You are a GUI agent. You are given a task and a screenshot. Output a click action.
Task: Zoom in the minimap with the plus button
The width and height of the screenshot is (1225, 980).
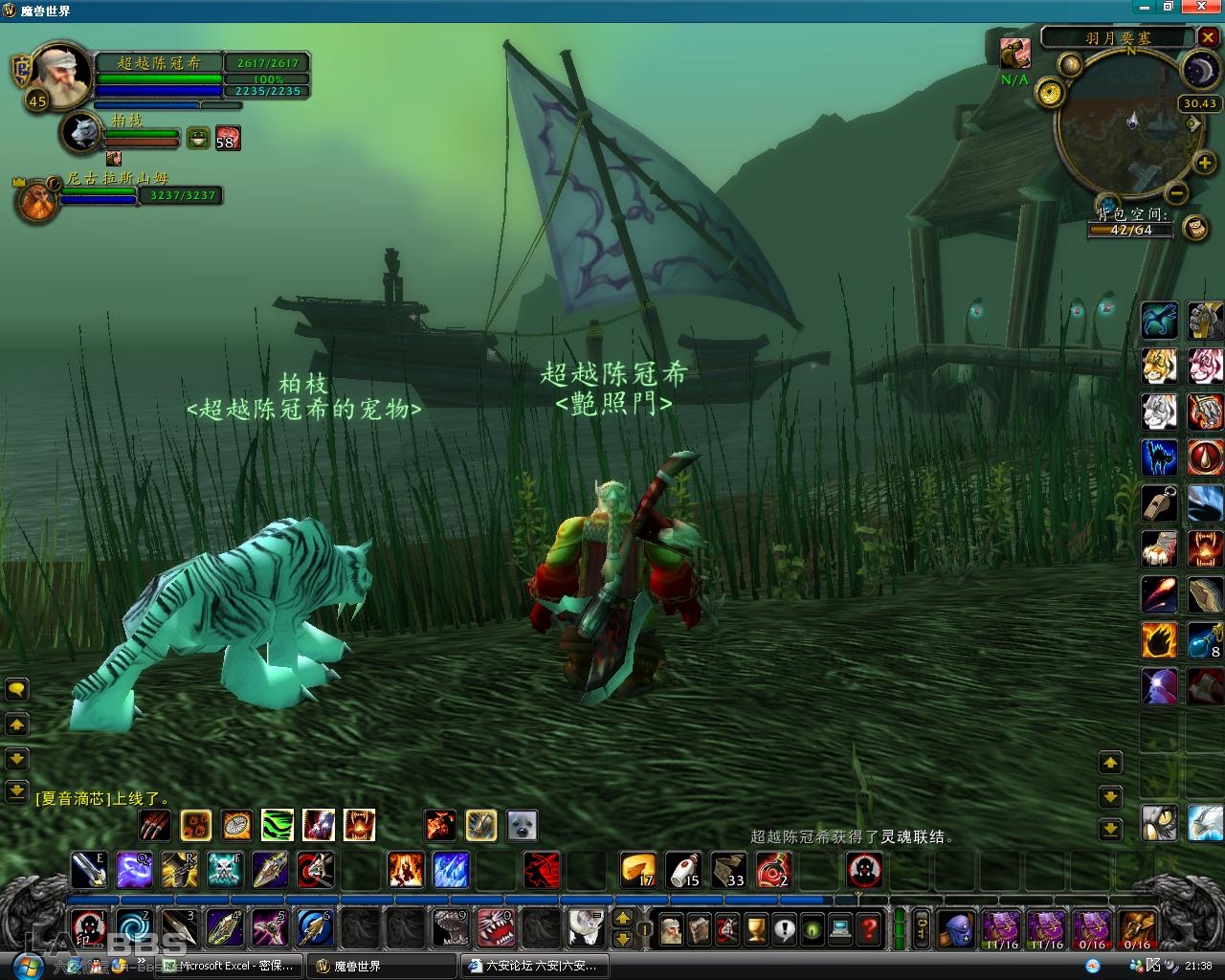pyautogui.click(x=1204, y=164)
